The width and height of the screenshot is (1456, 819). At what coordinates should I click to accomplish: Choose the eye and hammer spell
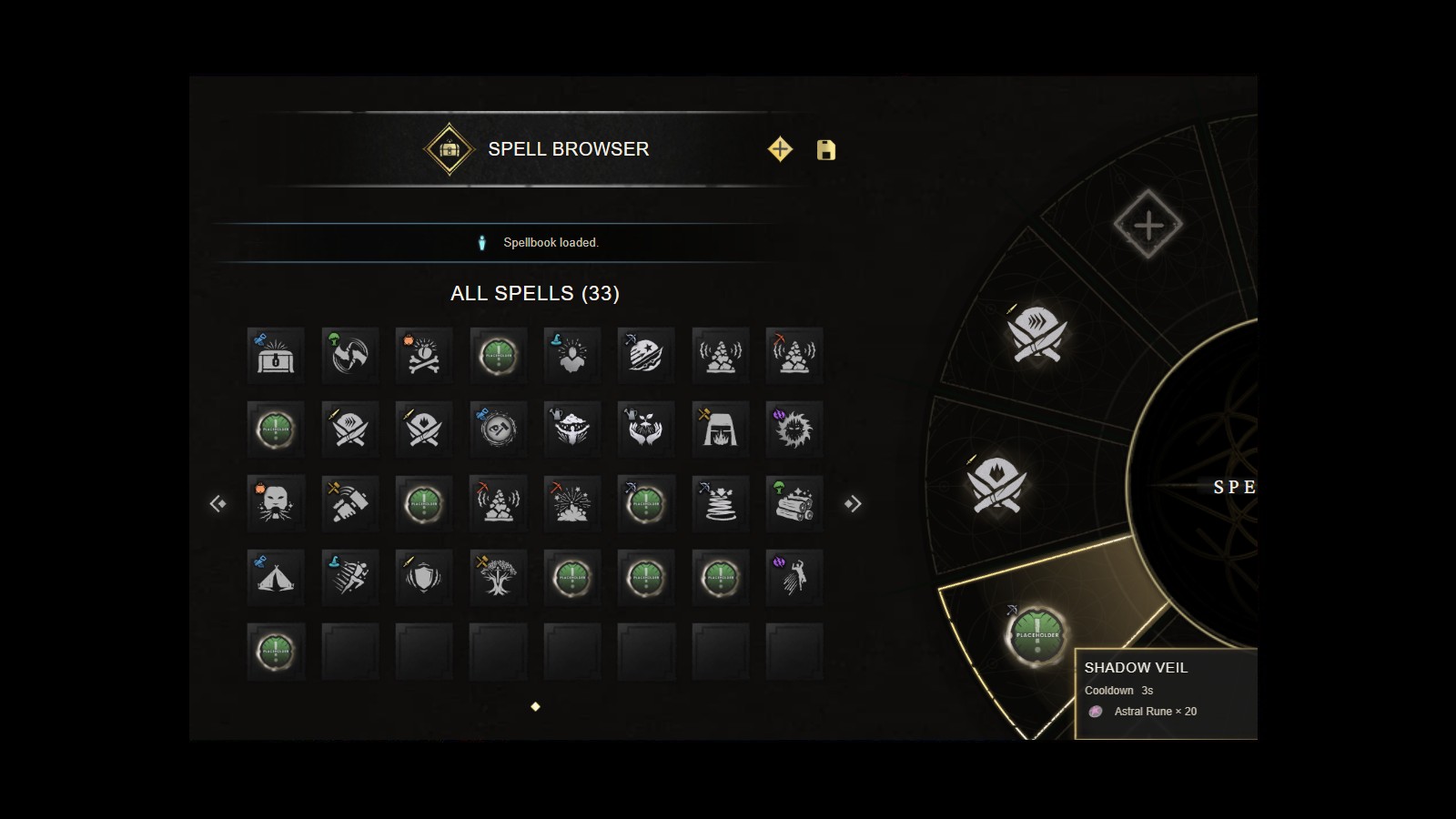click(x=498, y=429)
